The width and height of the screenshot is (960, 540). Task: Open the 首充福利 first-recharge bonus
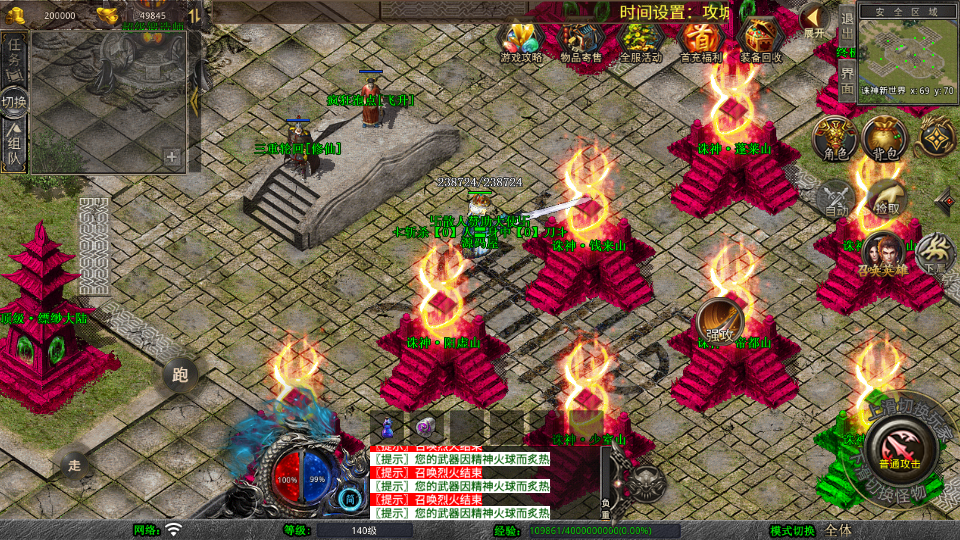(x=701, y=41)
